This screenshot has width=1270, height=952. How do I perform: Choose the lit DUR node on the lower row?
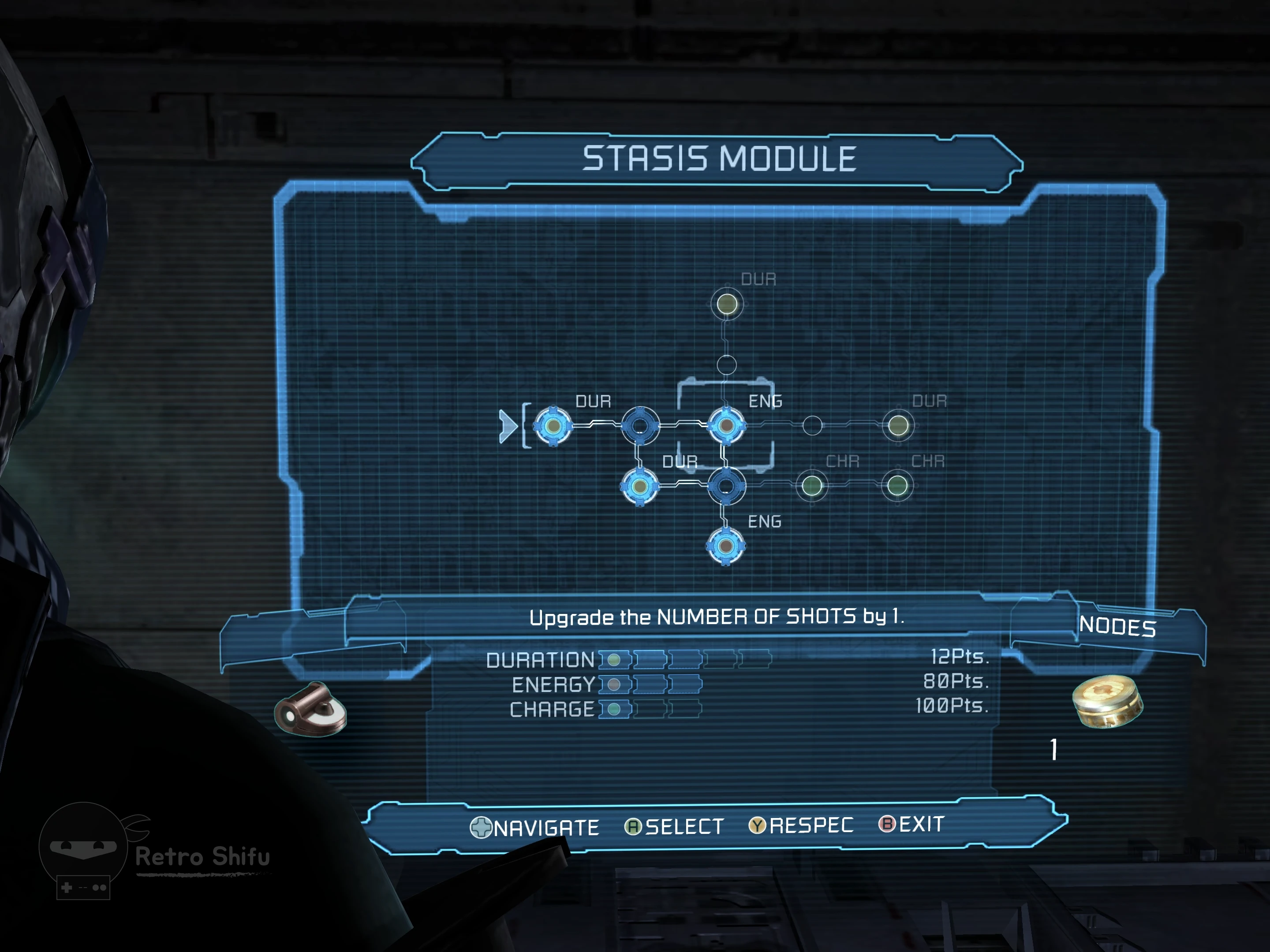click(639, 487)
